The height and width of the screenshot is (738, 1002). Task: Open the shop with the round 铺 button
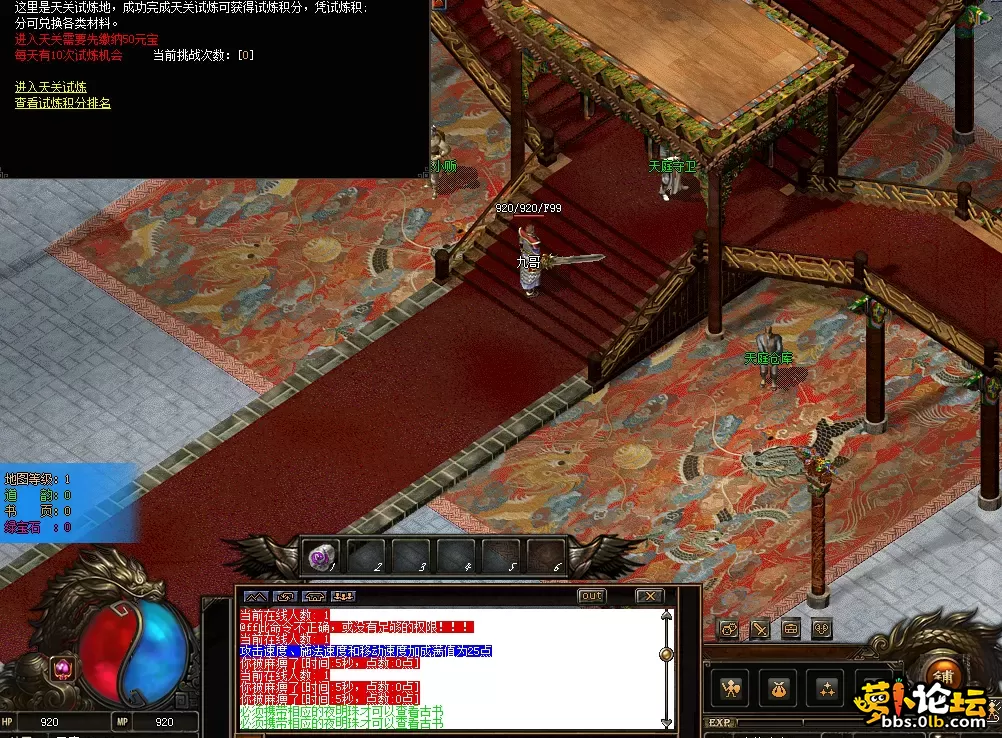(x=941, y=675)
